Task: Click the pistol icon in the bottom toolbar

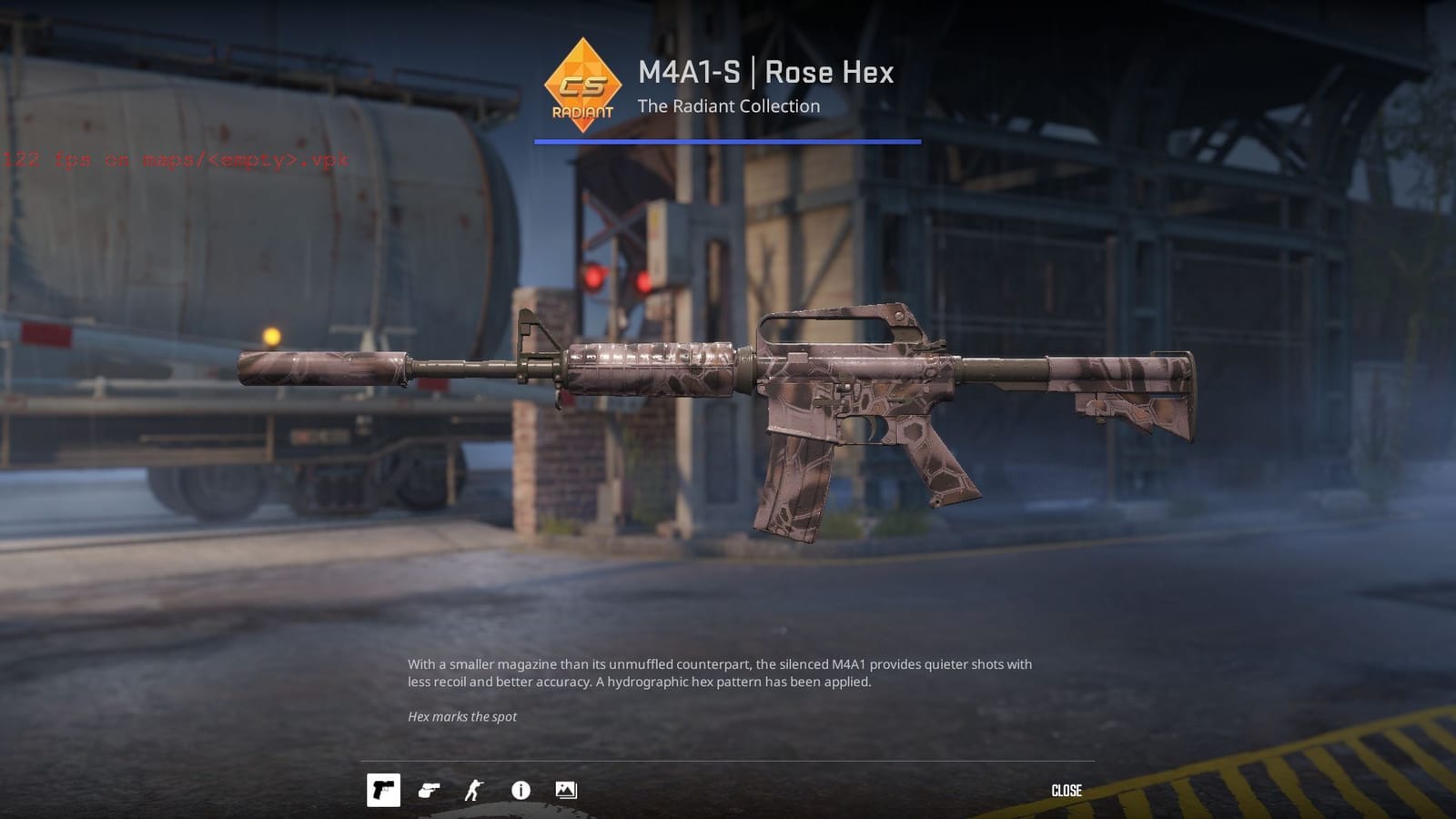Action: coord(430,790)
